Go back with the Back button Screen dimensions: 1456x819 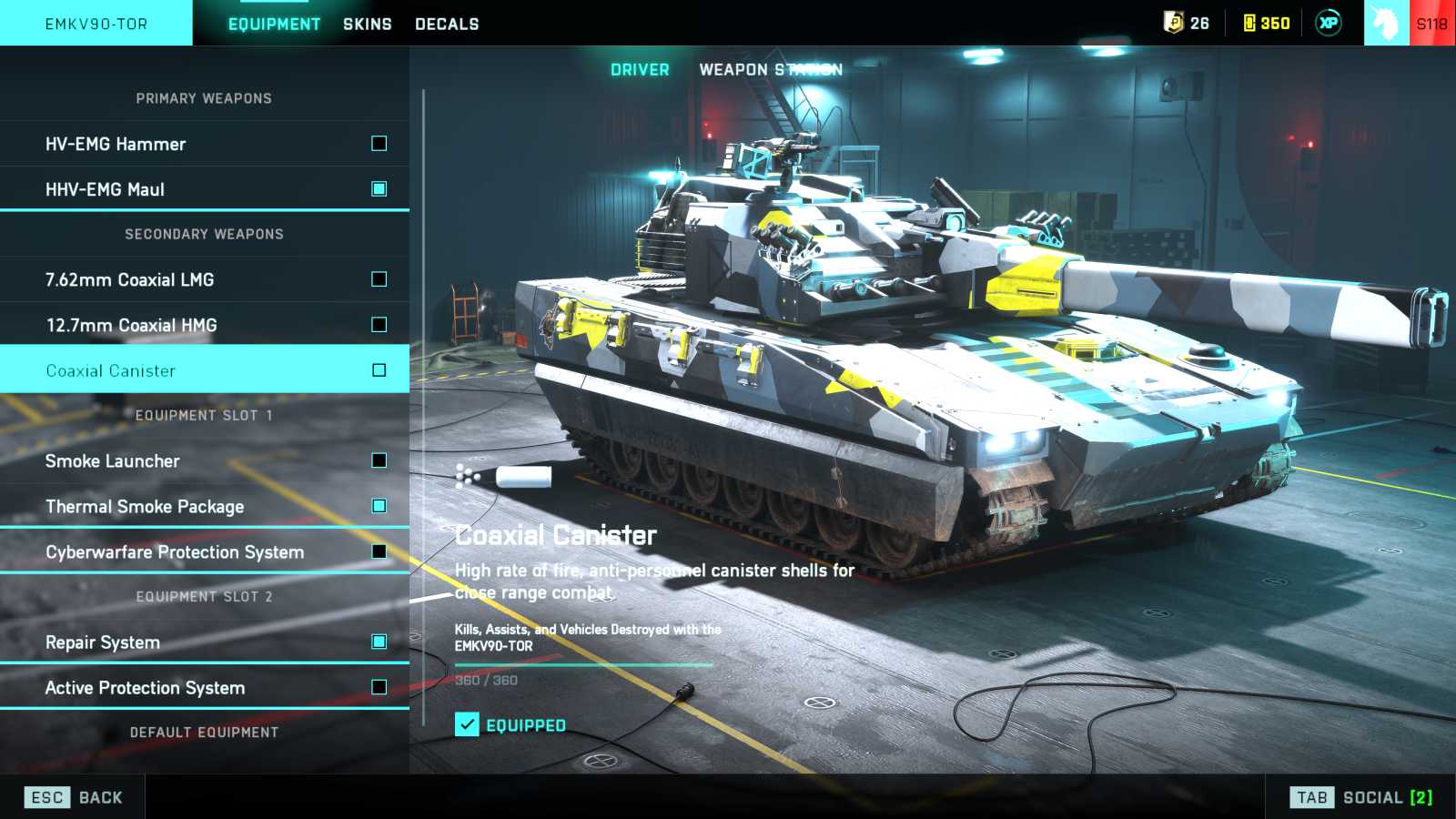(75, 797)
